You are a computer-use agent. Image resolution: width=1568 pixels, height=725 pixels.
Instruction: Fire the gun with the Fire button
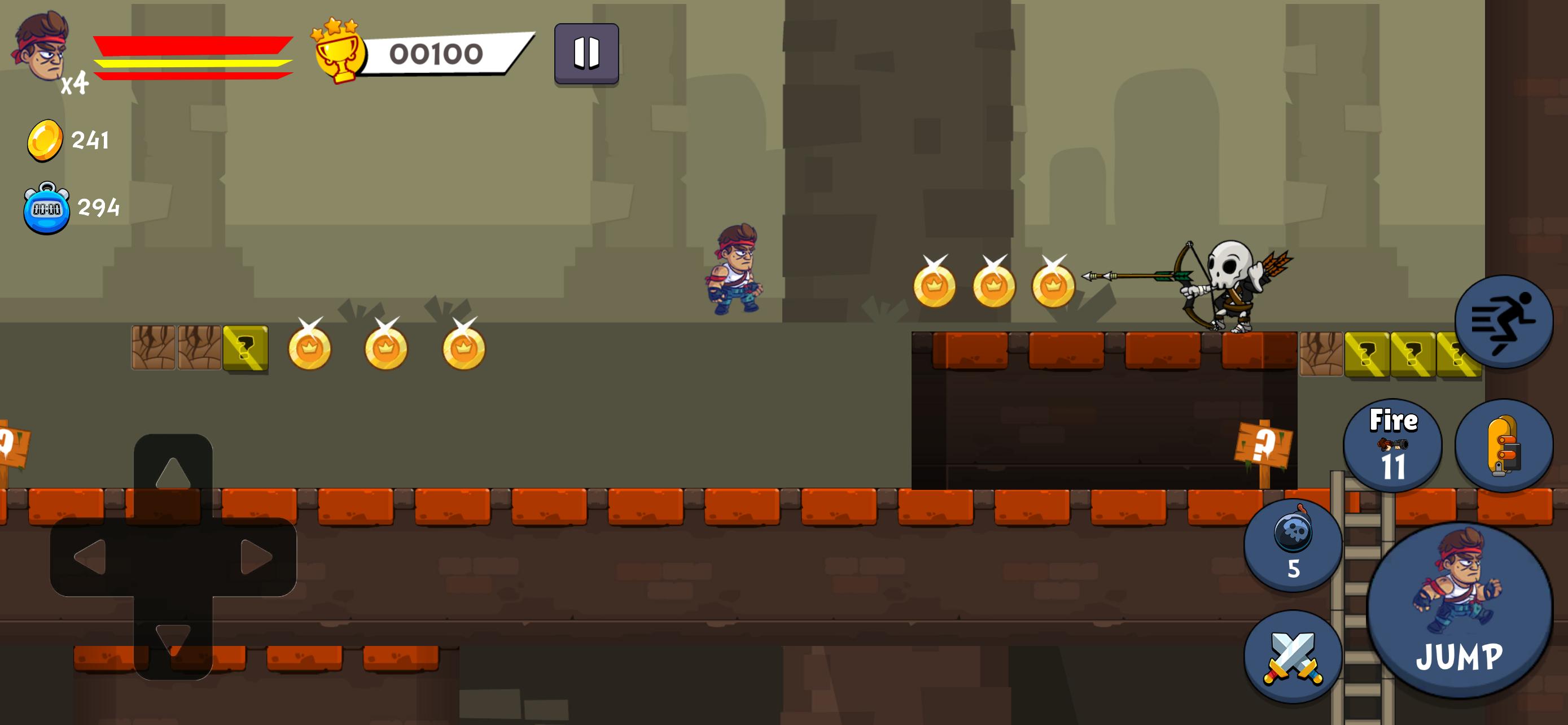point(1392,446)
